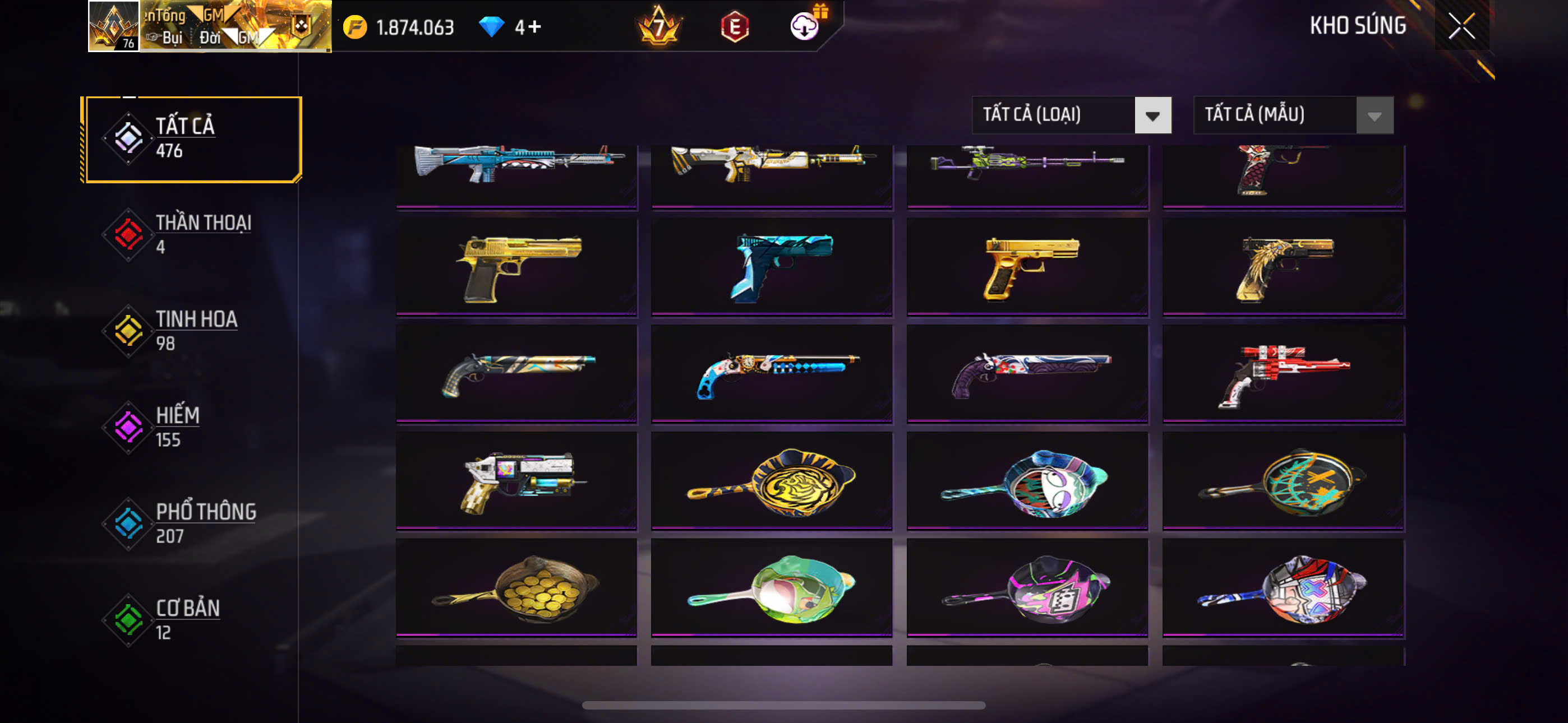Open the red E badge icon
Viewport: 1568px width, 723px height.
[735, 27]
